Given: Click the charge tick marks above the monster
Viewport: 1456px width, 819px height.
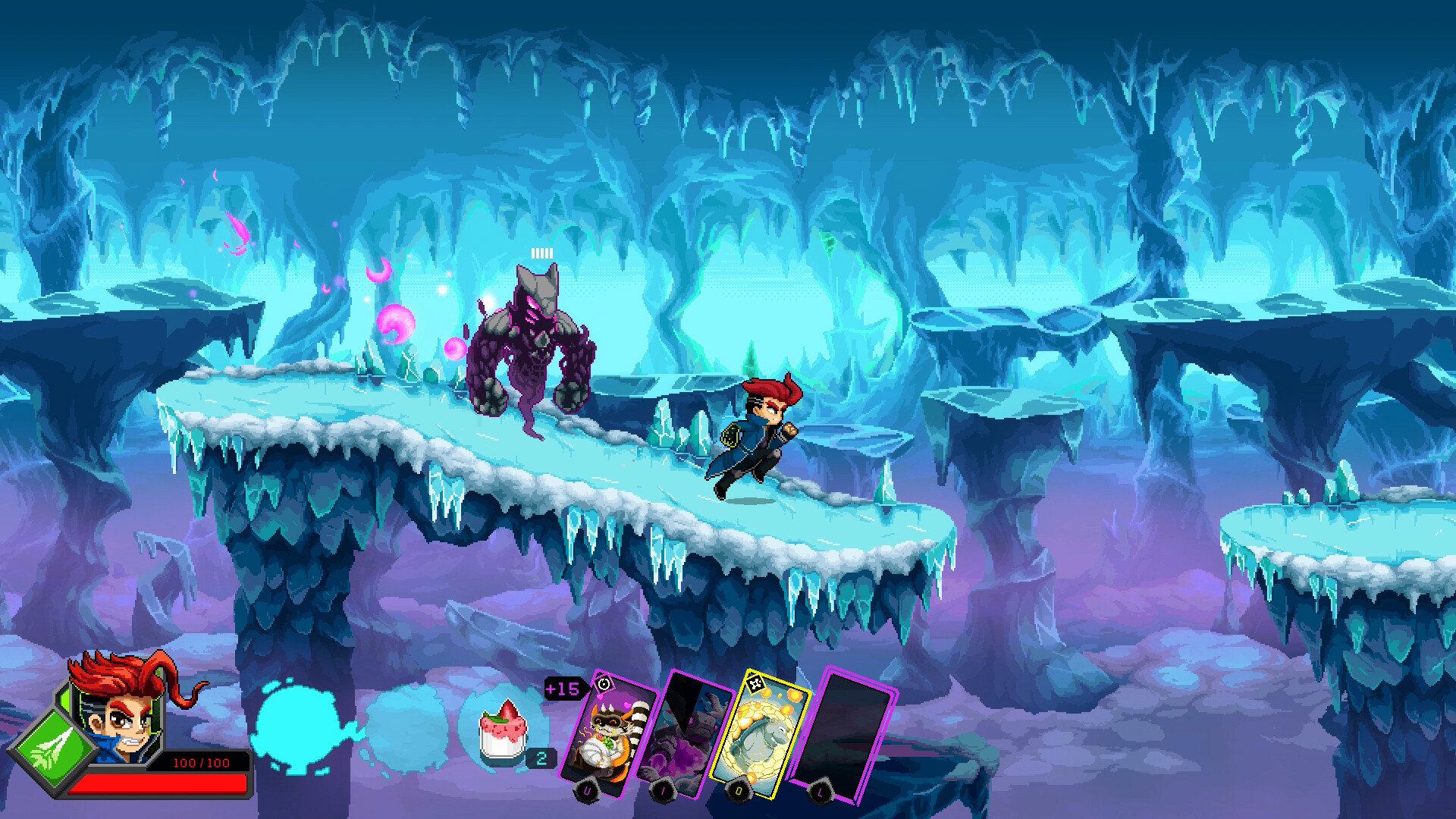Looking at the screenshot, I should tap(541, 253).
